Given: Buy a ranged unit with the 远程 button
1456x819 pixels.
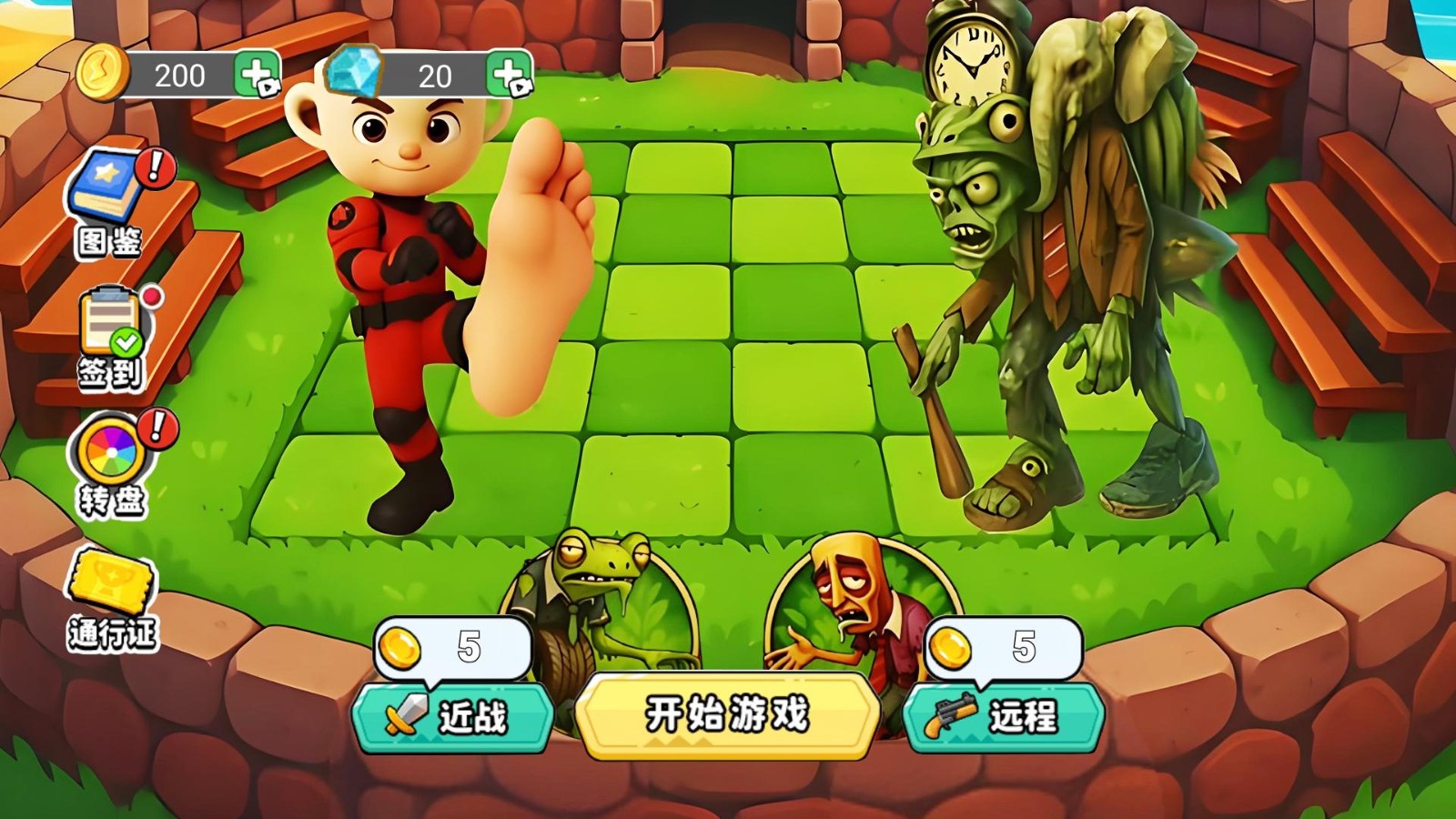Looking at the screenshot, I should coord(1003,717).
